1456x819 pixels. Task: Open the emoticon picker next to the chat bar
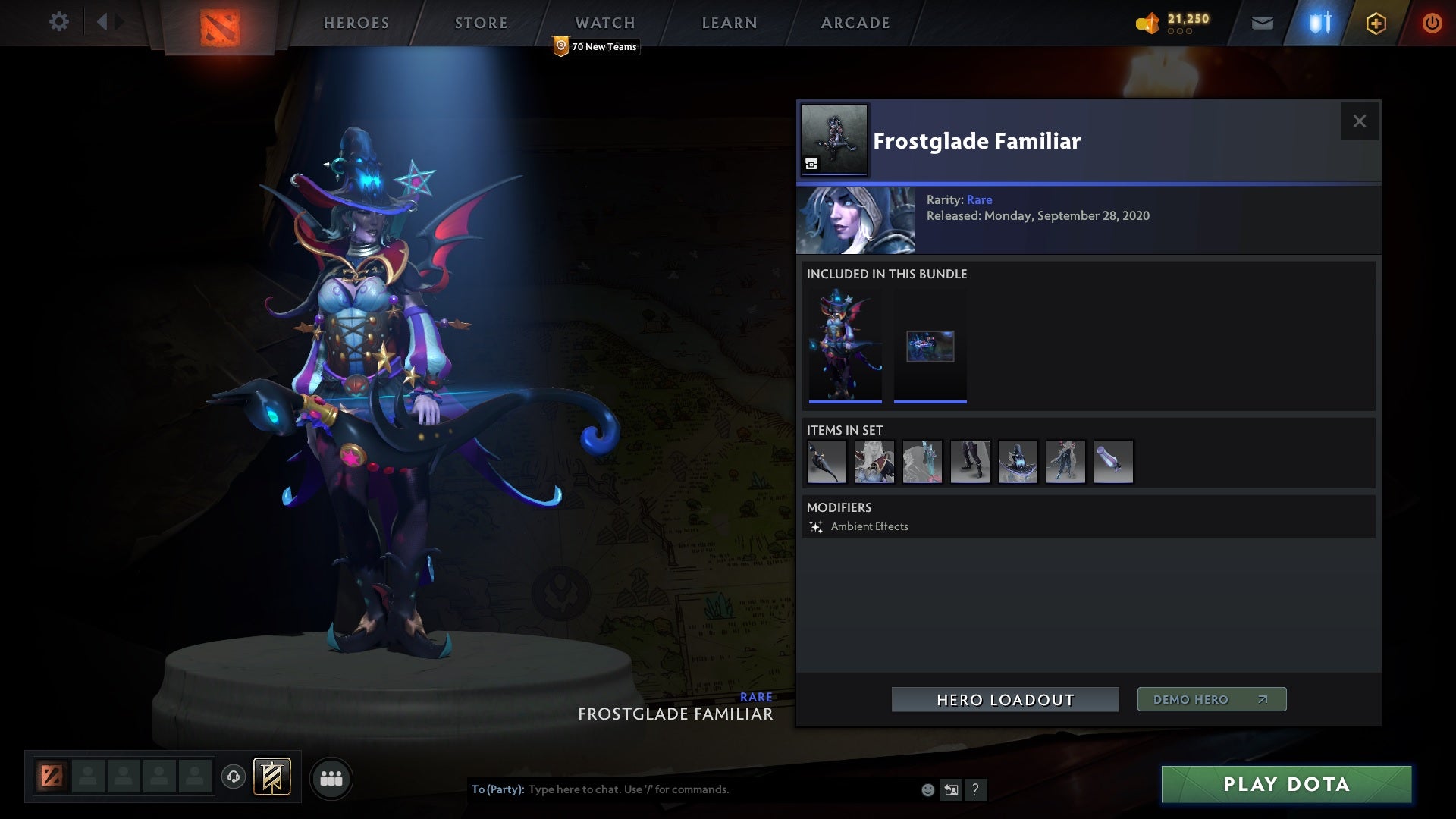click(927, 789)
